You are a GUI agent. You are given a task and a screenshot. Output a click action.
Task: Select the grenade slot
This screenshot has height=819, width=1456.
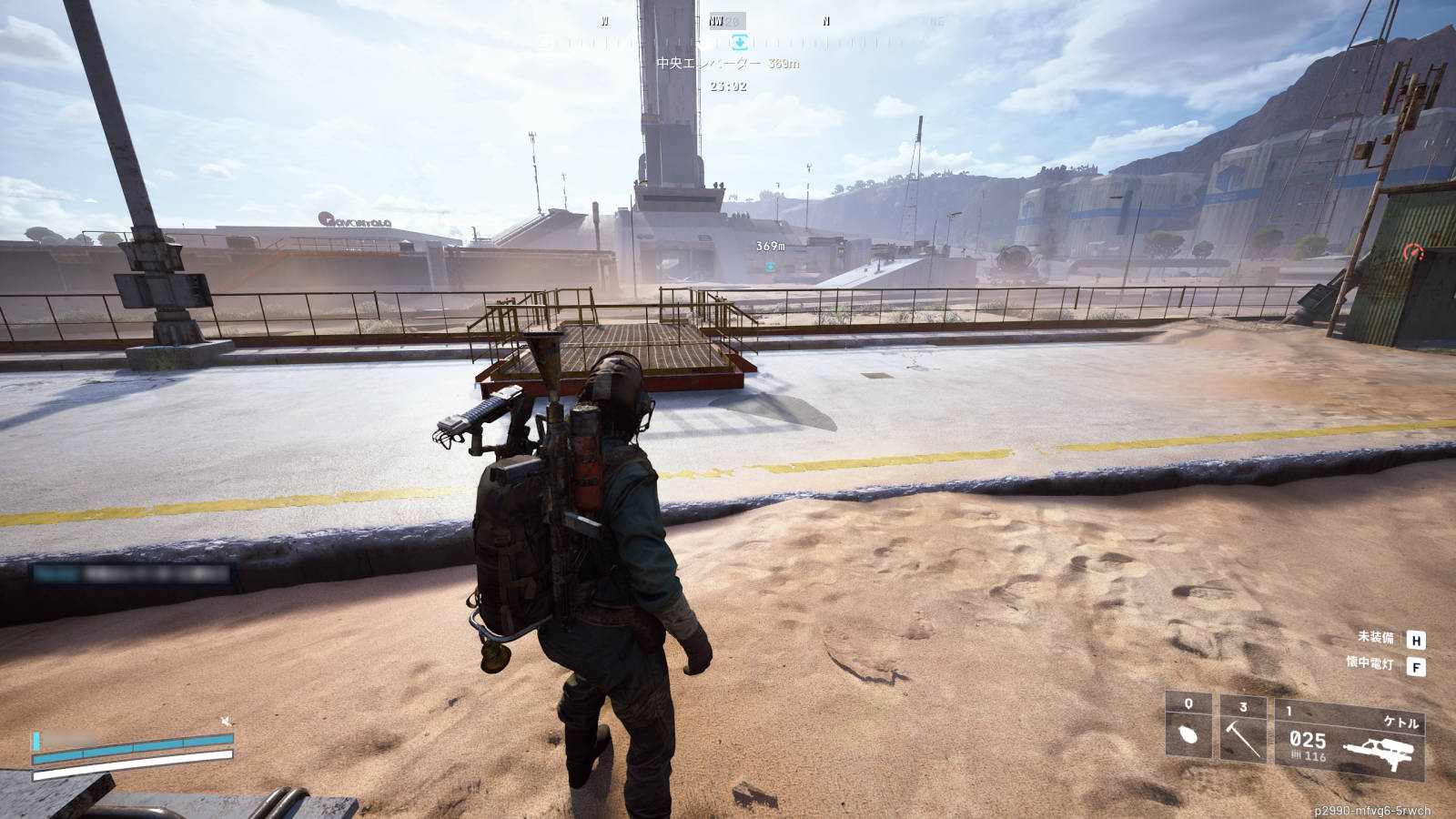click(1188, 727)
